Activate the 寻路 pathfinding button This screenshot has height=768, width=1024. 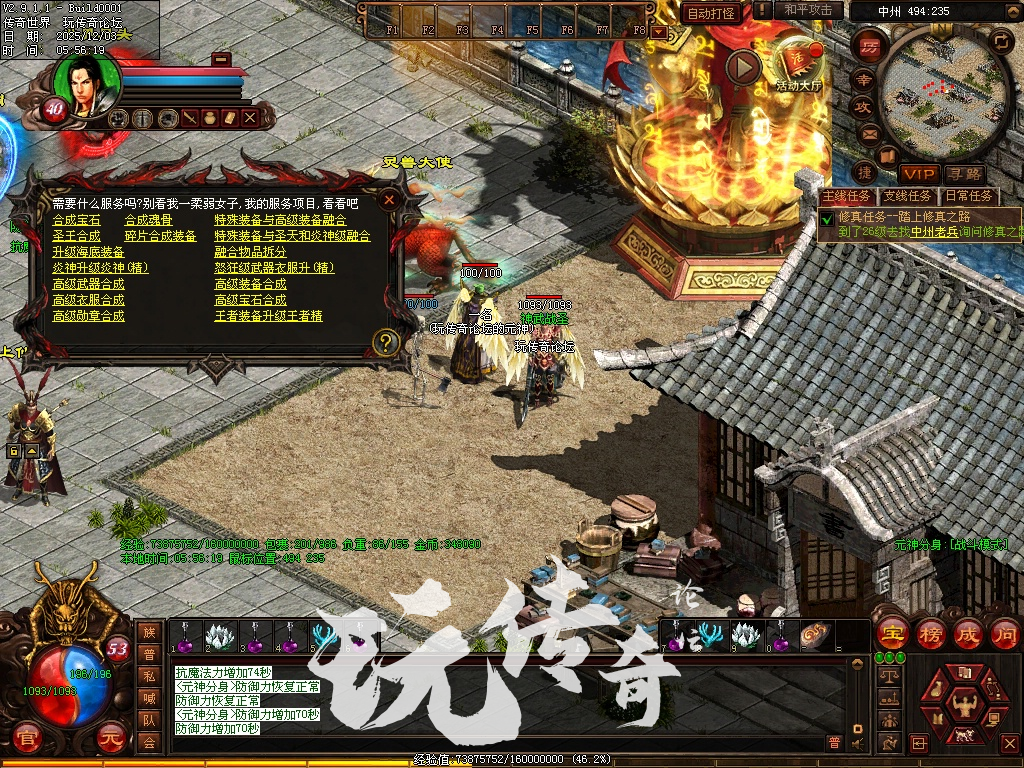[964, 174]
